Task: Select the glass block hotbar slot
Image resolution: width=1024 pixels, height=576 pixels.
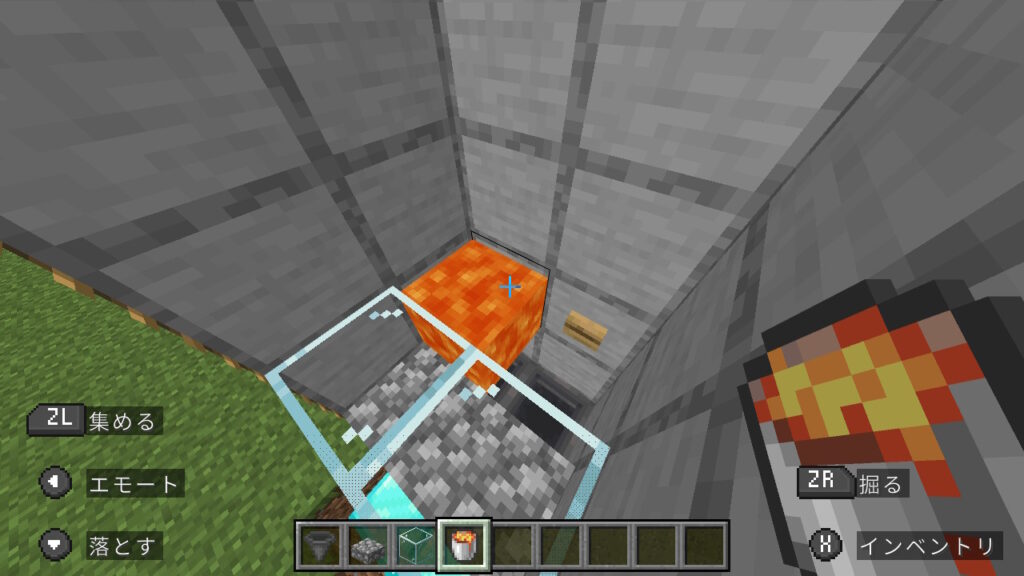Action: 414,545
